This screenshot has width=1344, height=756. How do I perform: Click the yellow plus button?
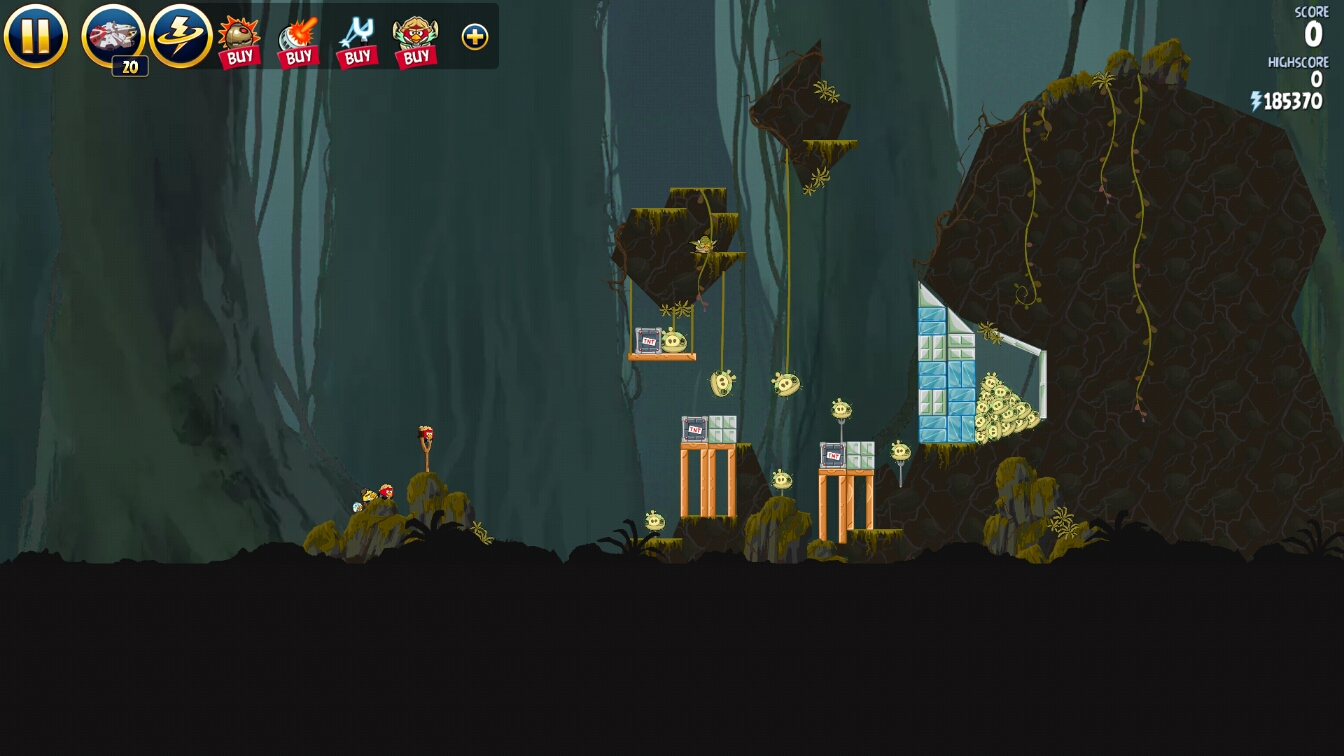click(x=475, y=37)
